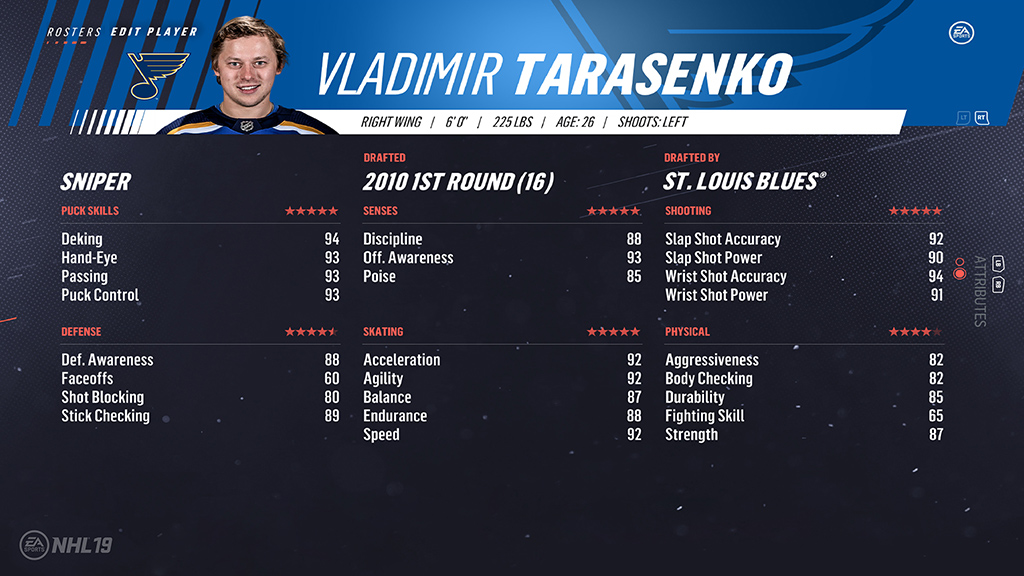Choose the Off. Awareness rating
The width and height of the screenshot is (1024, 576).
[x=501, y=258]
